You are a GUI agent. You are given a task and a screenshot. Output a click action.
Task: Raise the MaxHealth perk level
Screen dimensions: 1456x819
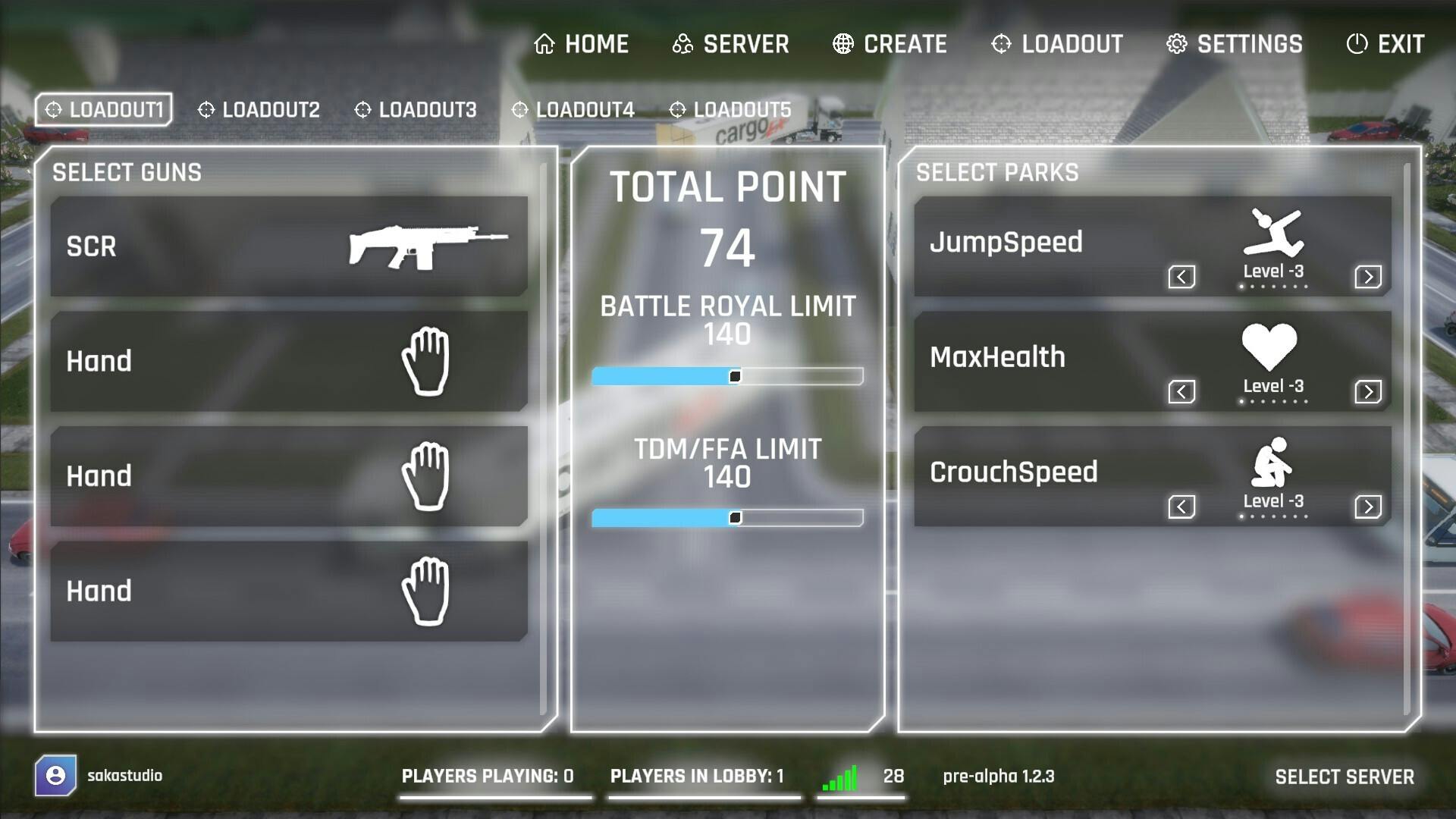[x=1368, y=392]
